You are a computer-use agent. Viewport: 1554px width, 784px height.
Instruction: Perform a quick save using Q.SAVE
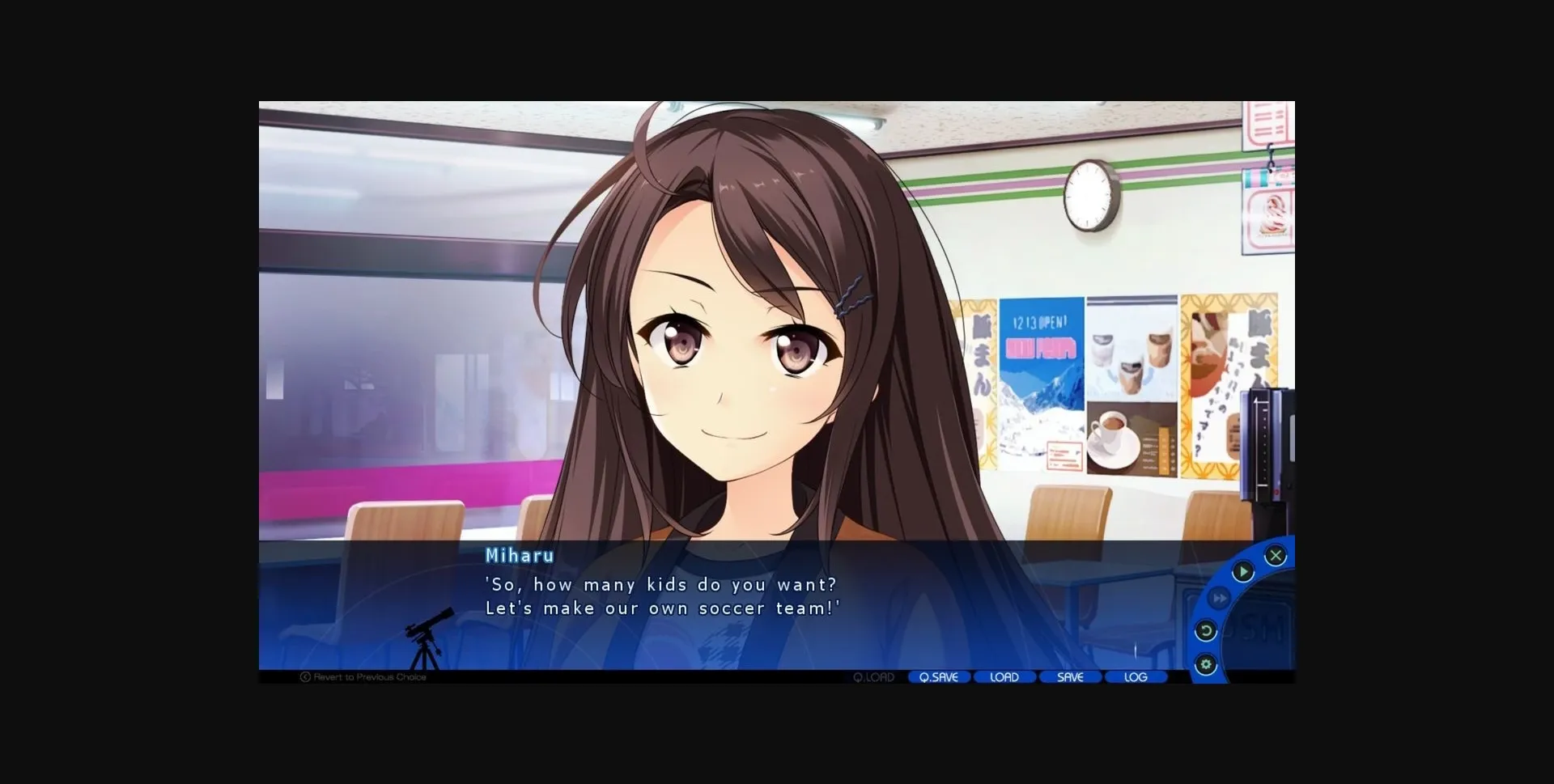(939, 676)
